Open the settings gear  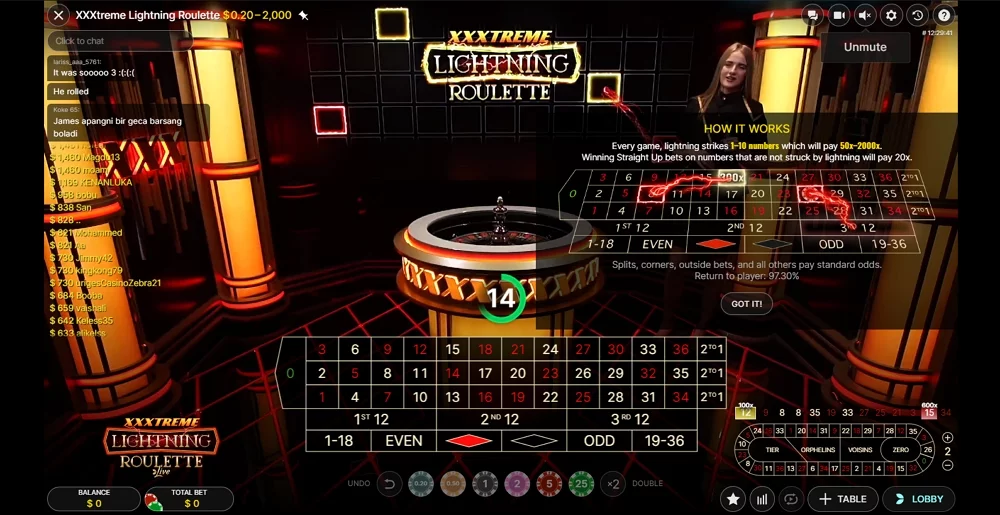(891, 15)
